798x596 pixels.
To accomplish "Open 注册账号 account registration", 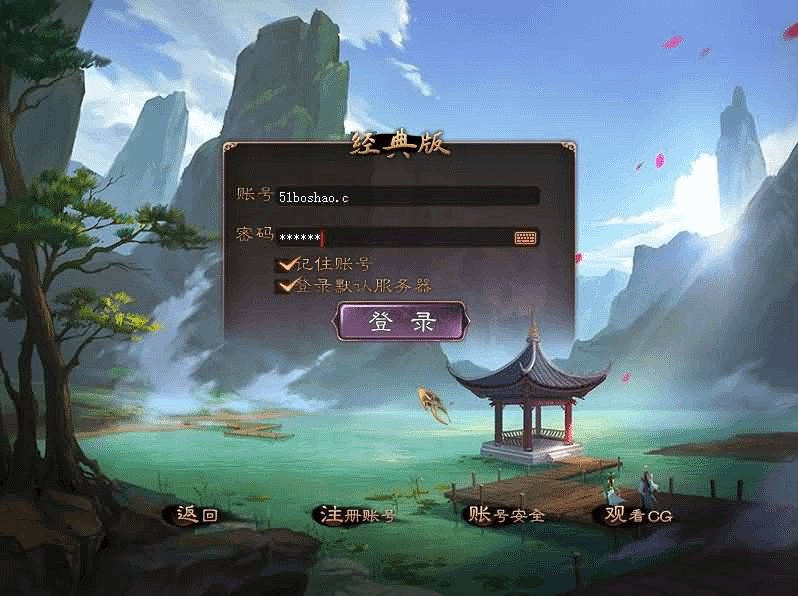I will coord(357,515).
